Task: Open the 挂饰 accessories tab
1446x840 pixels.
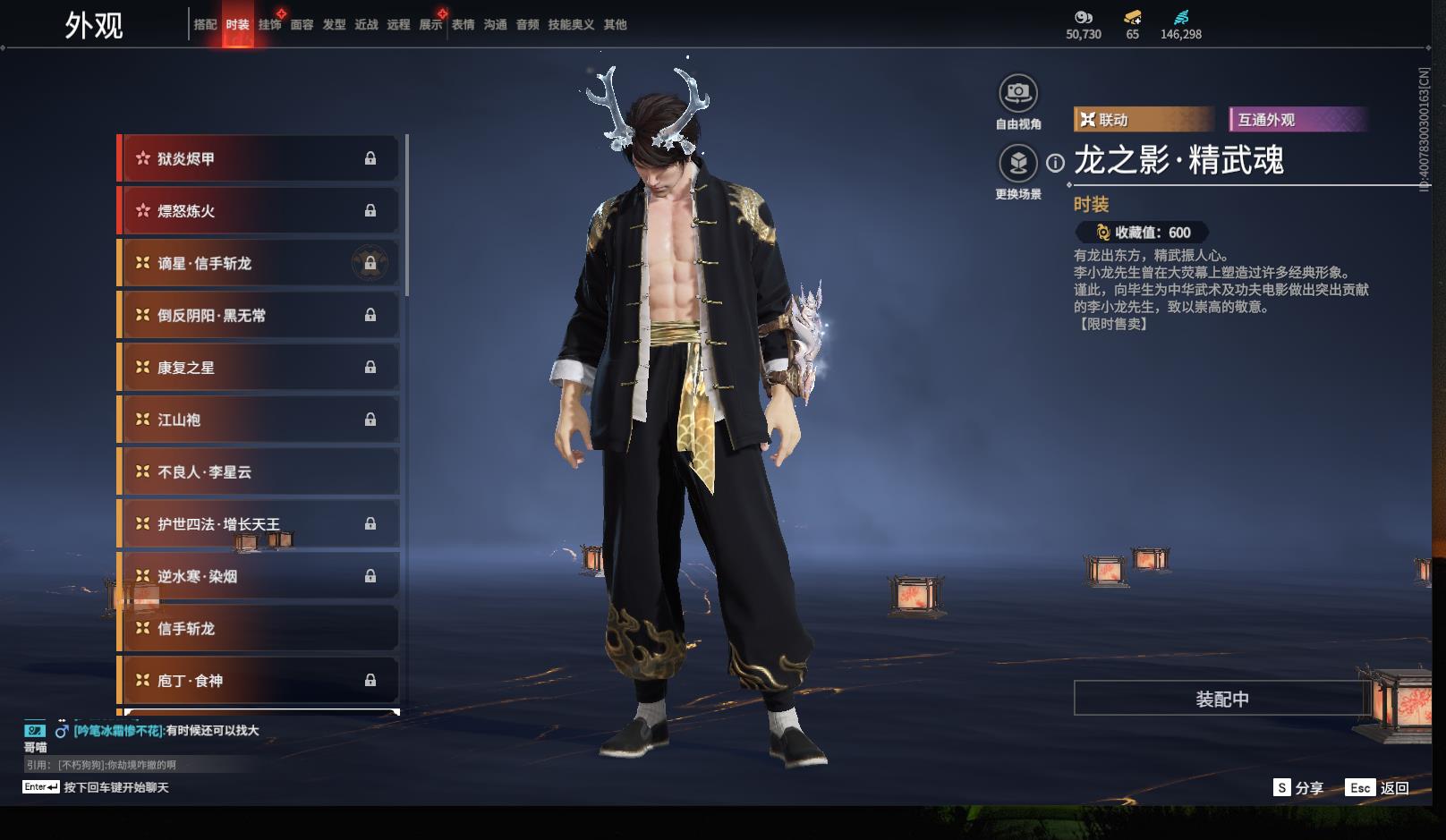Action: [x=269, y=25]
